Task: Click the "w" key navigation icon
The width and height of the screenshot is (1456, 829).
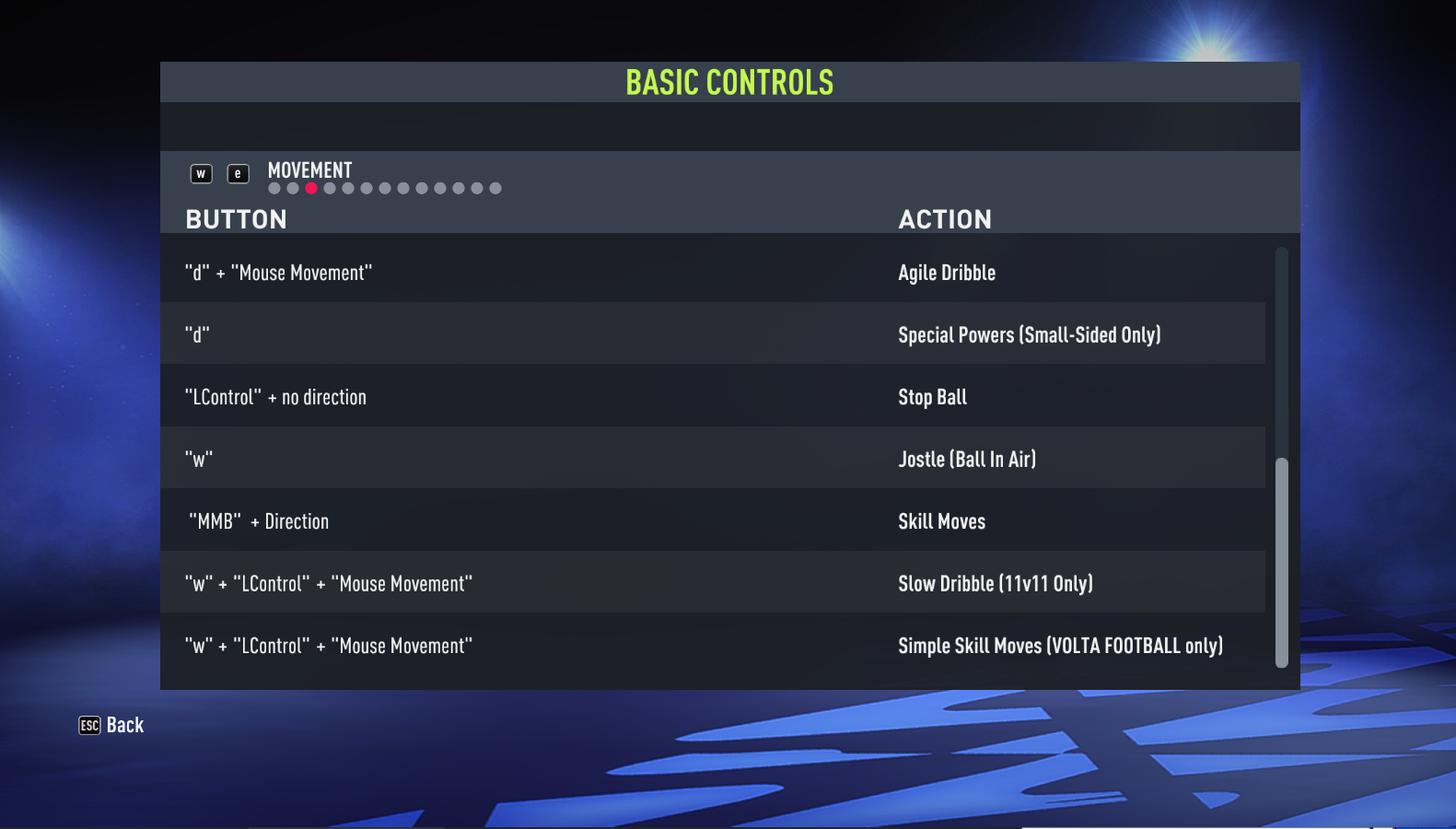Action: tap(201, 173)
